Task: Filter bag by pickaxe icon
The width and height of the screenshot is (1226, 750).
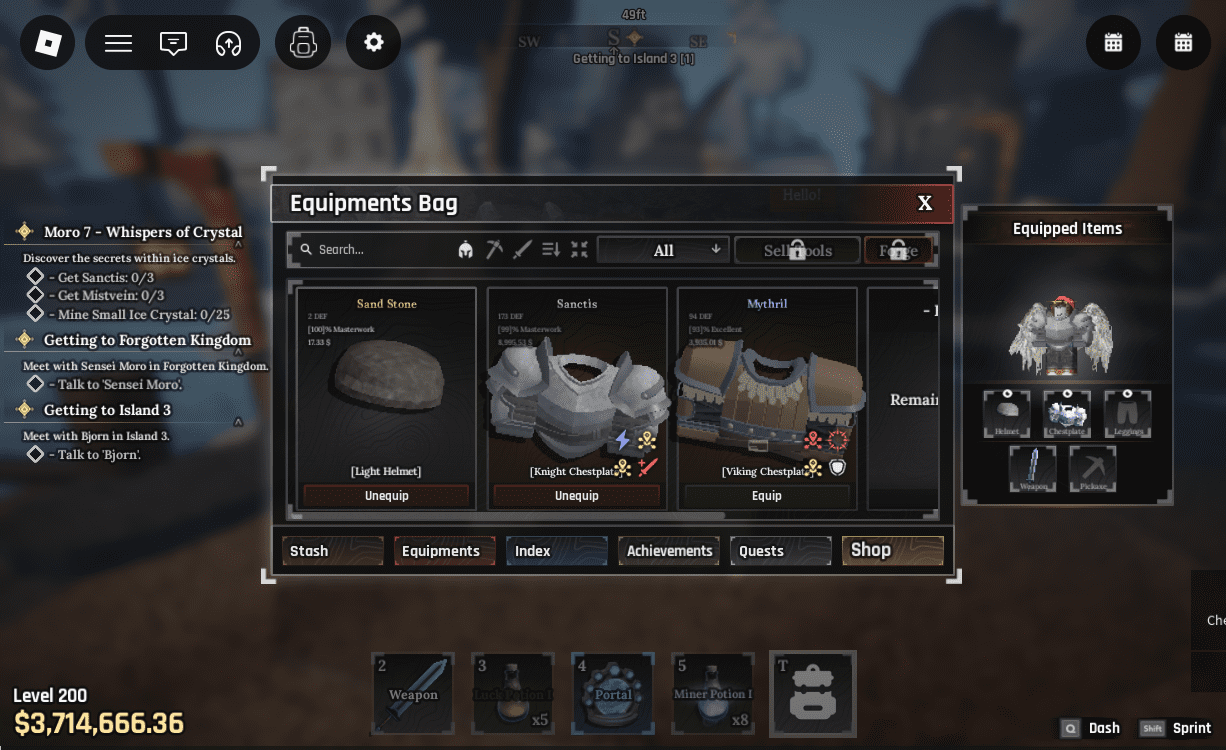Action: click(x=494, y=250)
